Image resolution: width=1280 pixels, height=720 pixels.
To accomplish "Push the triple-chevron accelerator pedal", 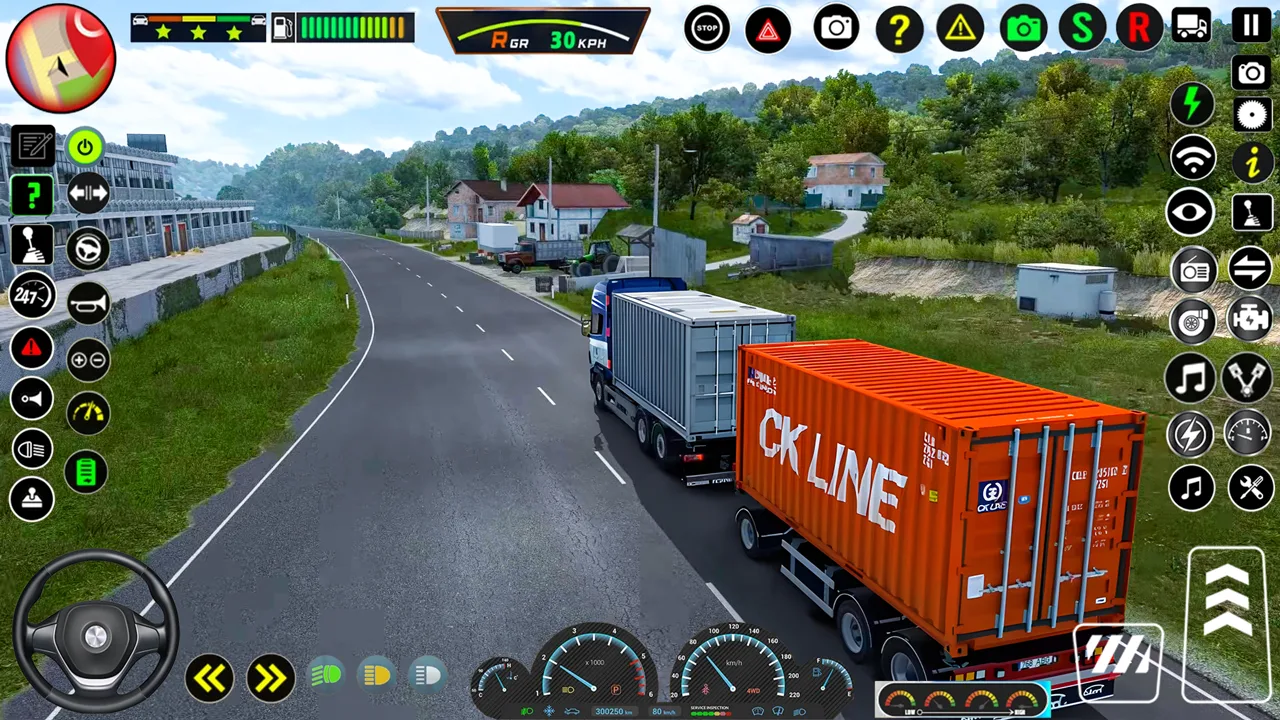I will [1226, 600].
